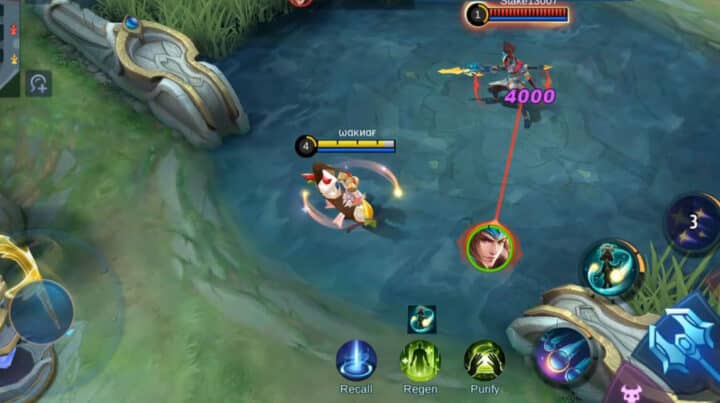The width and height of the screenshot is (720, 403).
Task: Tap the Recall button
Action: [x=356, y=360]
